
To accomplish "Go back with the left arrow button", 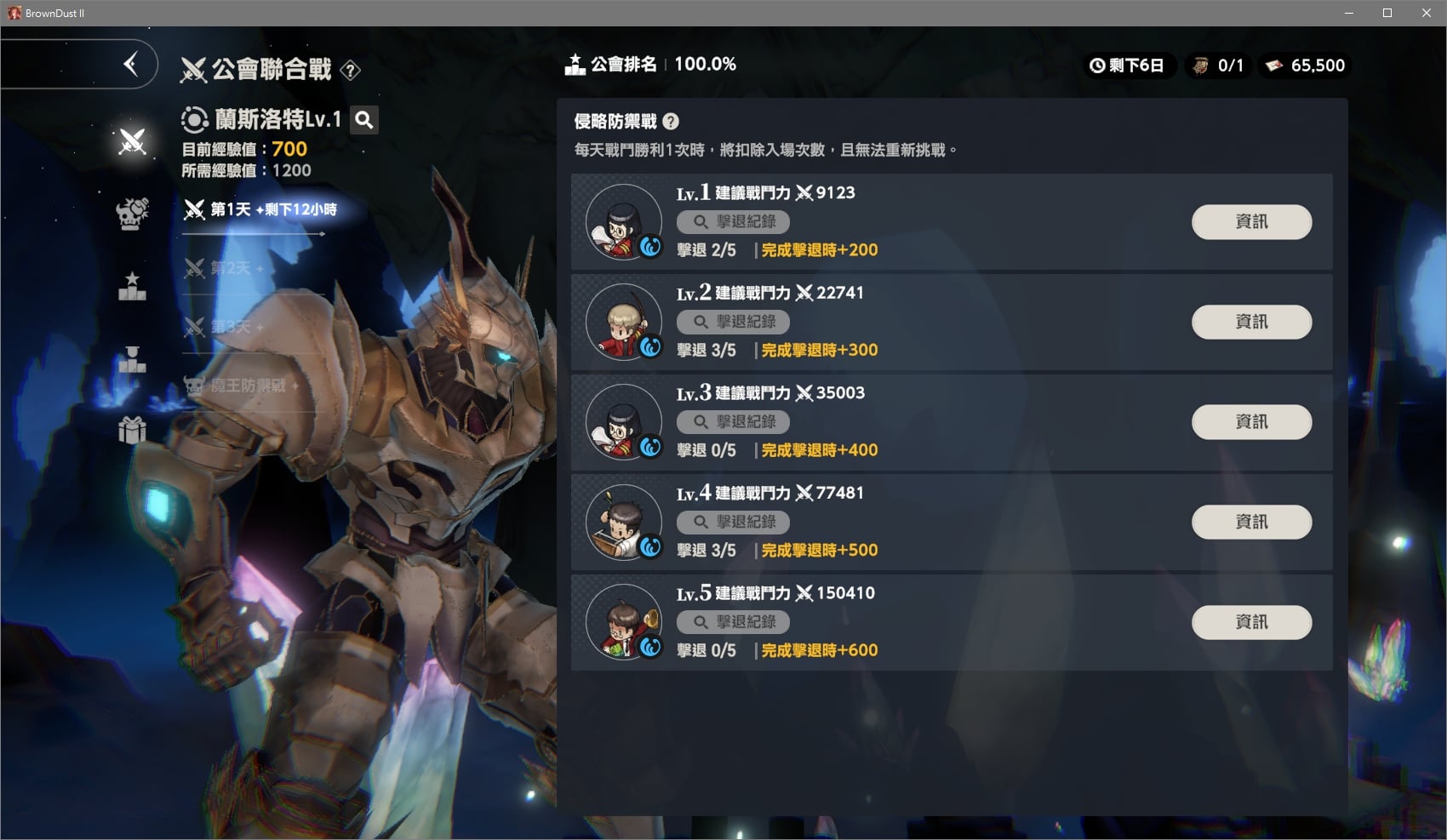I will [x=130, y=64].
